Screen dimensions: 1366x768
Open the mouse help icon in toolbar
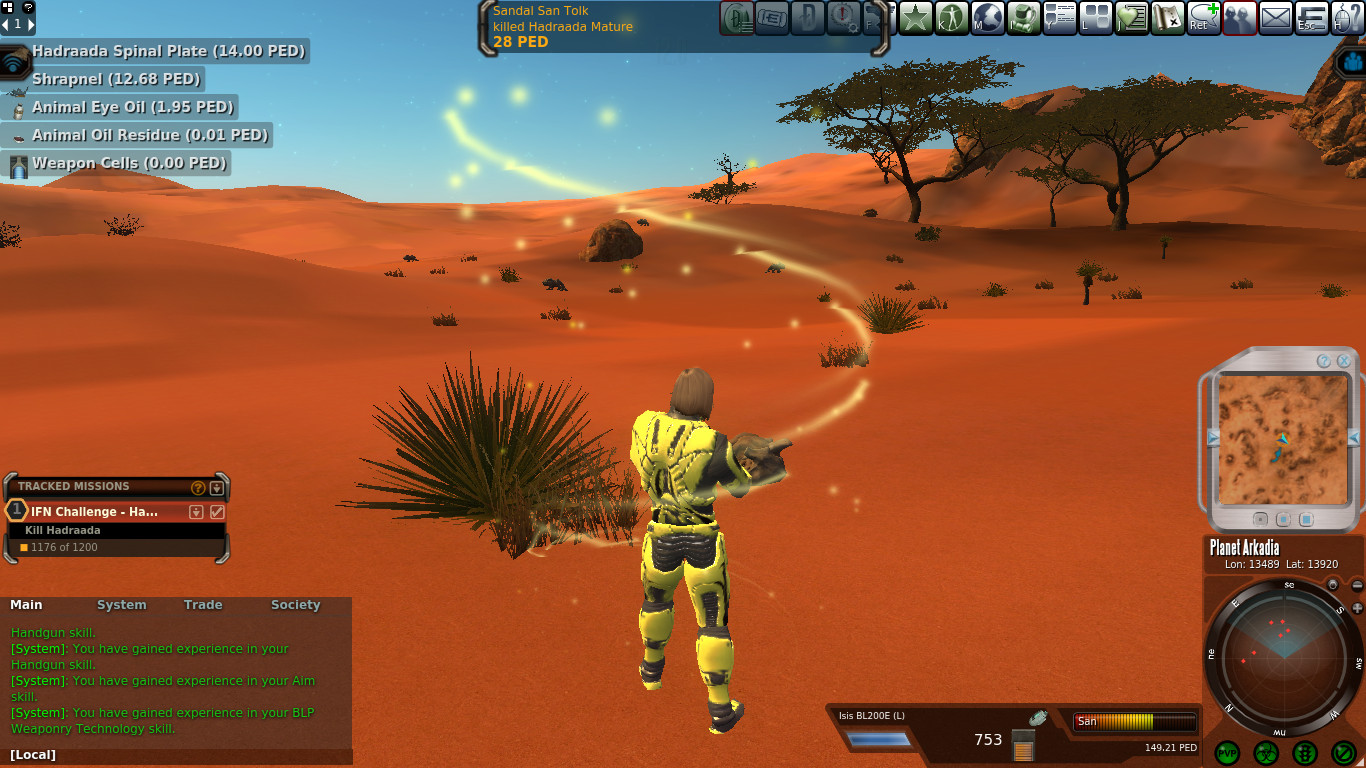click(1347, 17)
